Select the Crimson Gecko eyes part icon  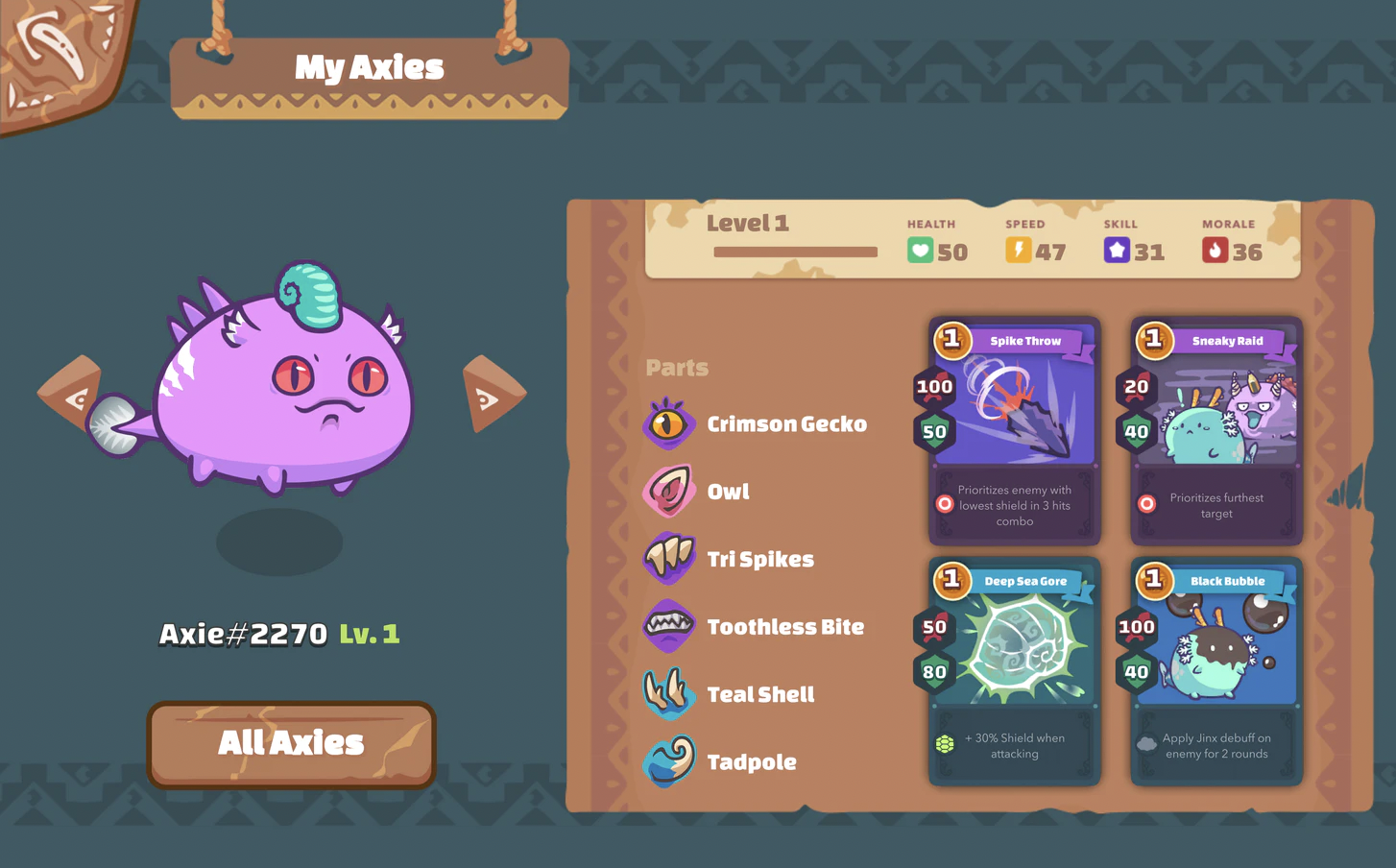coord(669,423)
